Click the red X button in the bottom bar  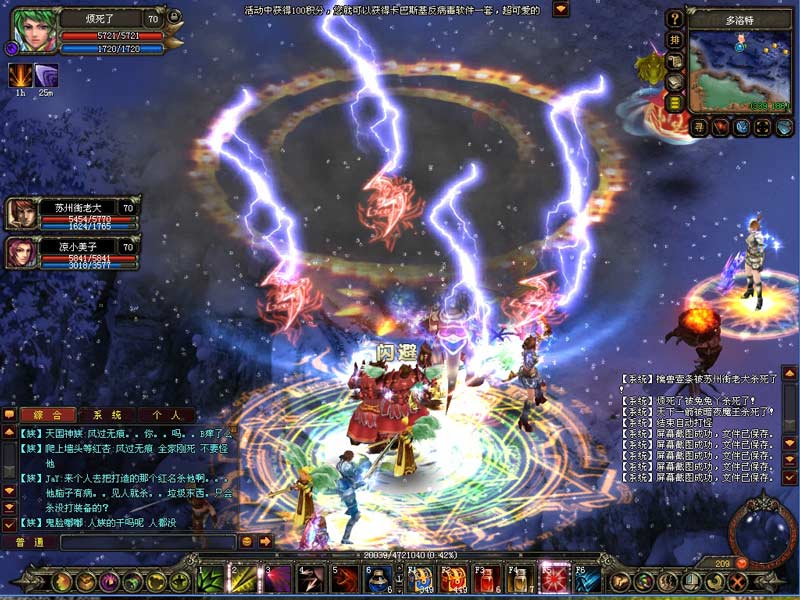(739, 581)
